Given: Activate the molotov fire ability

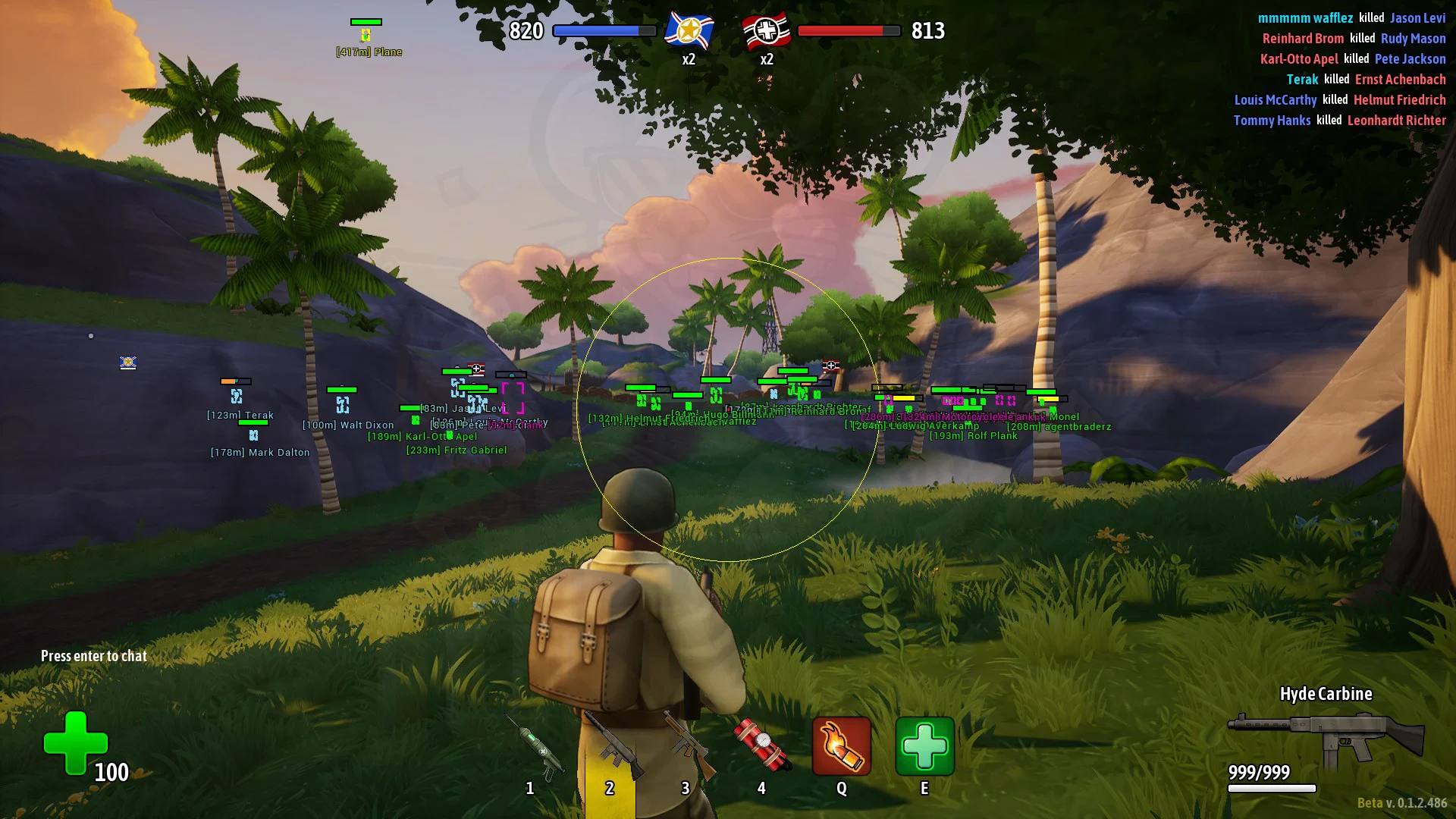Looking at the screenshot, I should tap(842, 747).
